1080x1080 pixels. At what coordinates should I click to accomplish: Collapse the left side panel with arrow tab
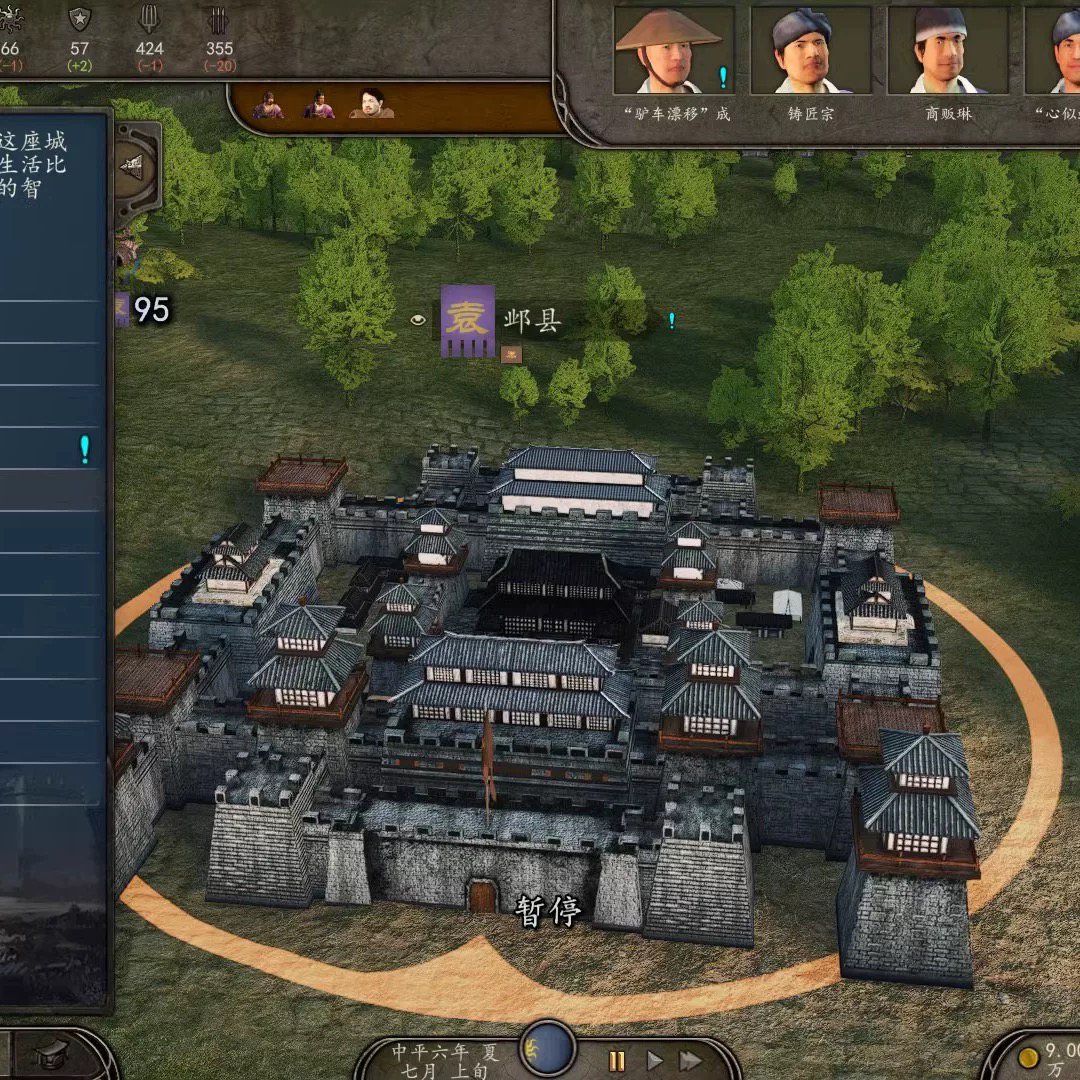tap(134, 166)
